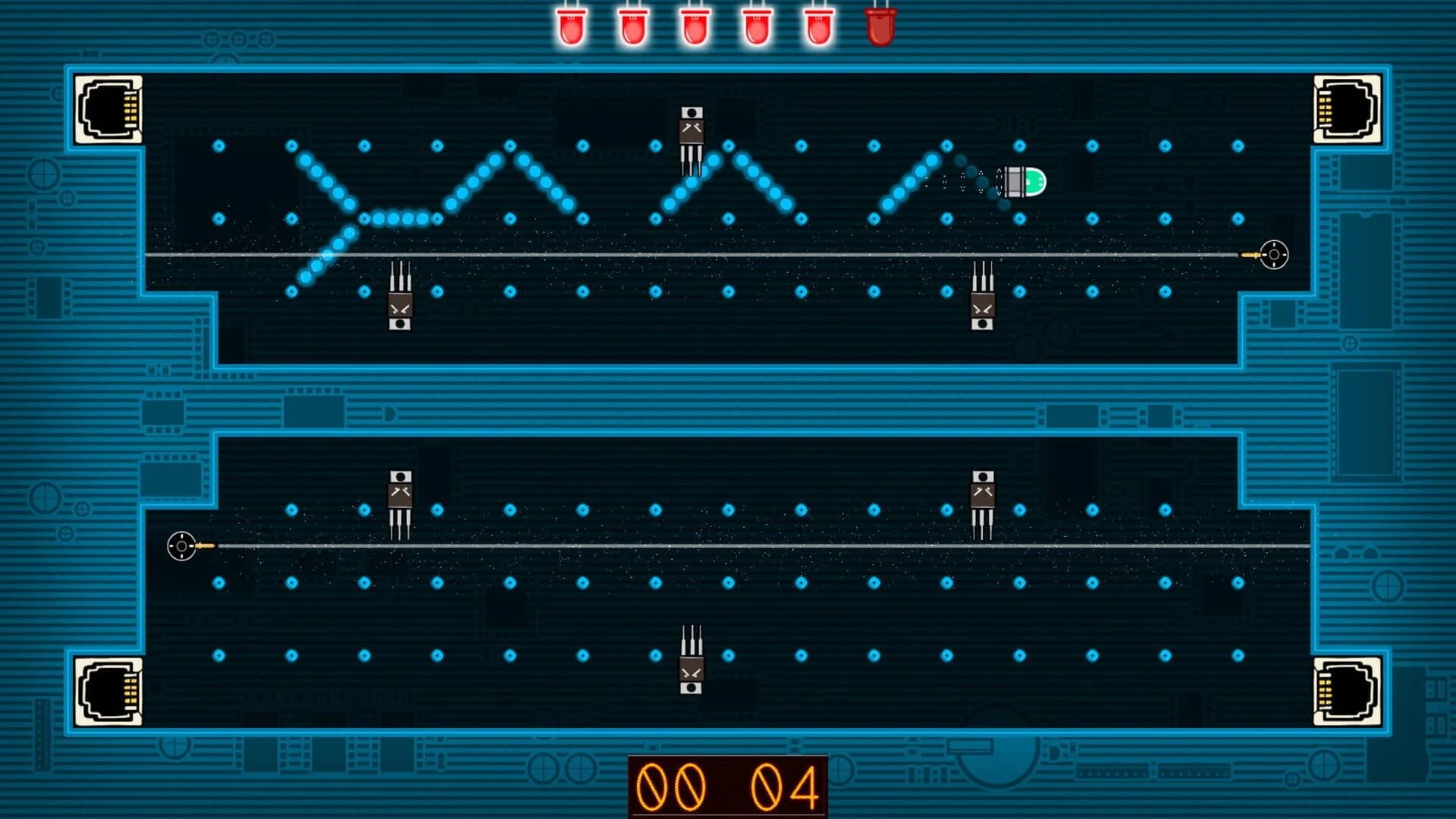Viewport: 1456px width, 819px height.
Task: Click the crosshair target ending the upper wire
Action: click(1273, 256)
